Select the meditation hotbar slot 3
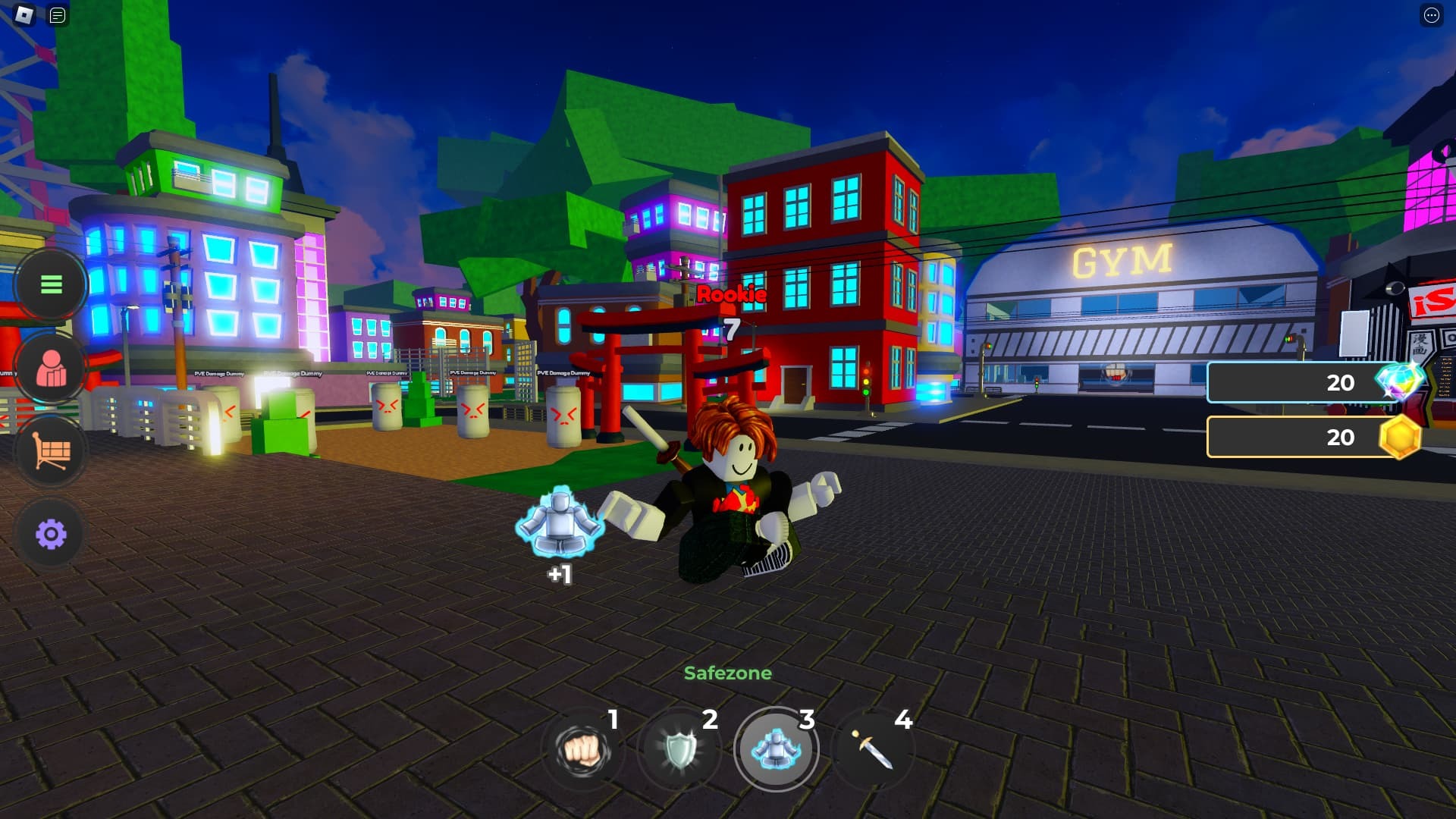Image resolution: width=1456 pixels, height=819 pixels. 776,749
